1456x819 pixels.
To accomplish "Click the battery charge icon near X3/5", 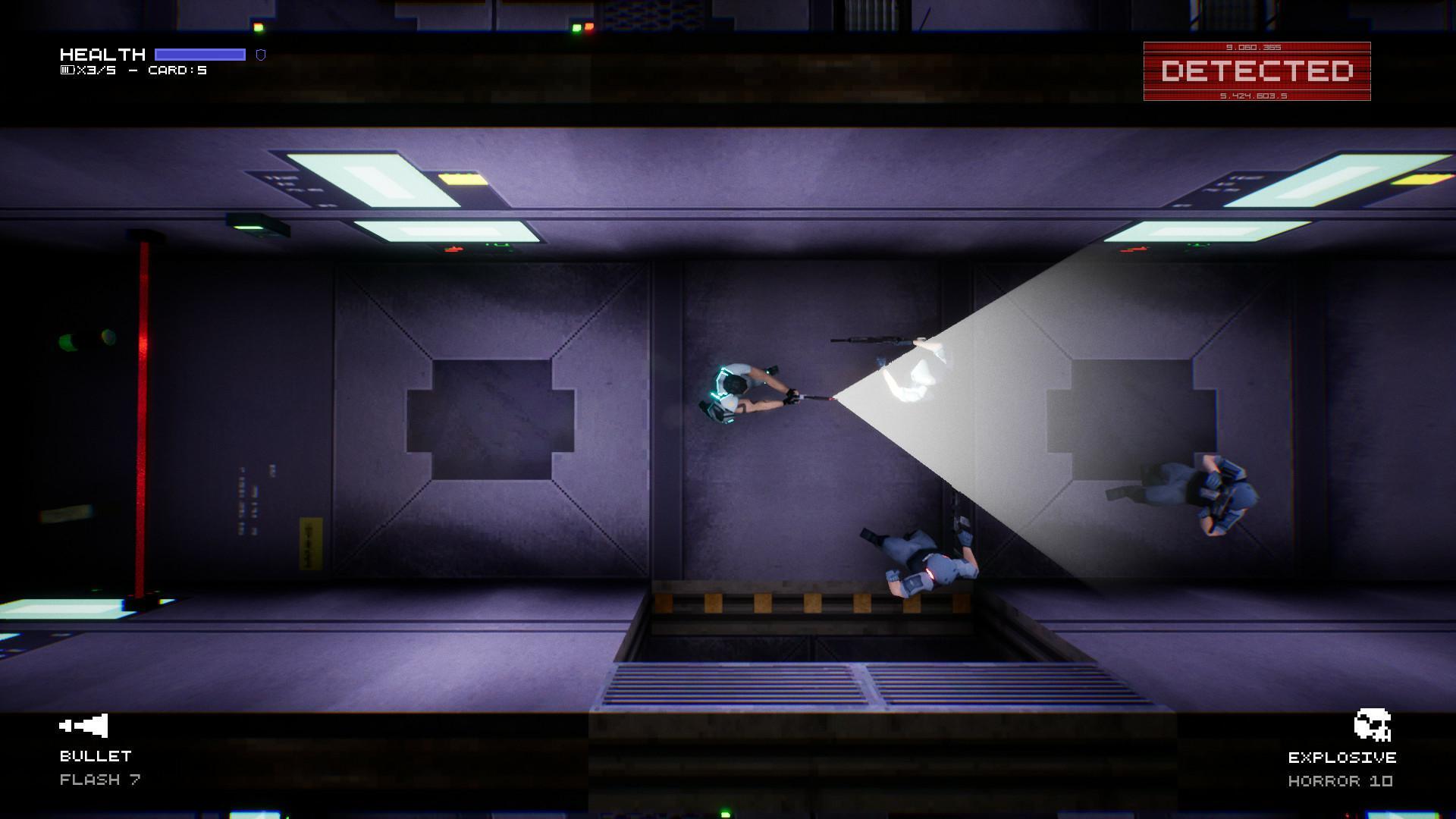I will point(67,71).
